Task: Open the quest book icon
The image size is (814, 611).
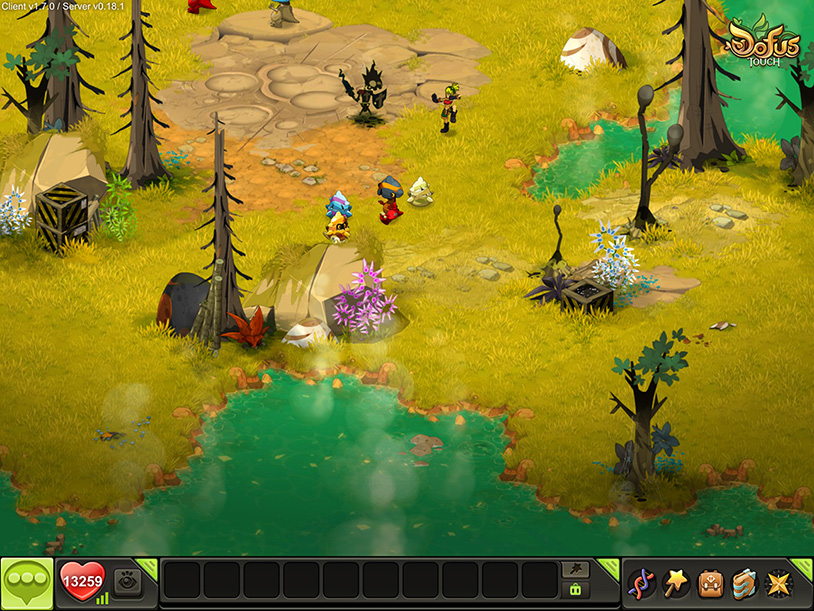Action: pos(743,583)
